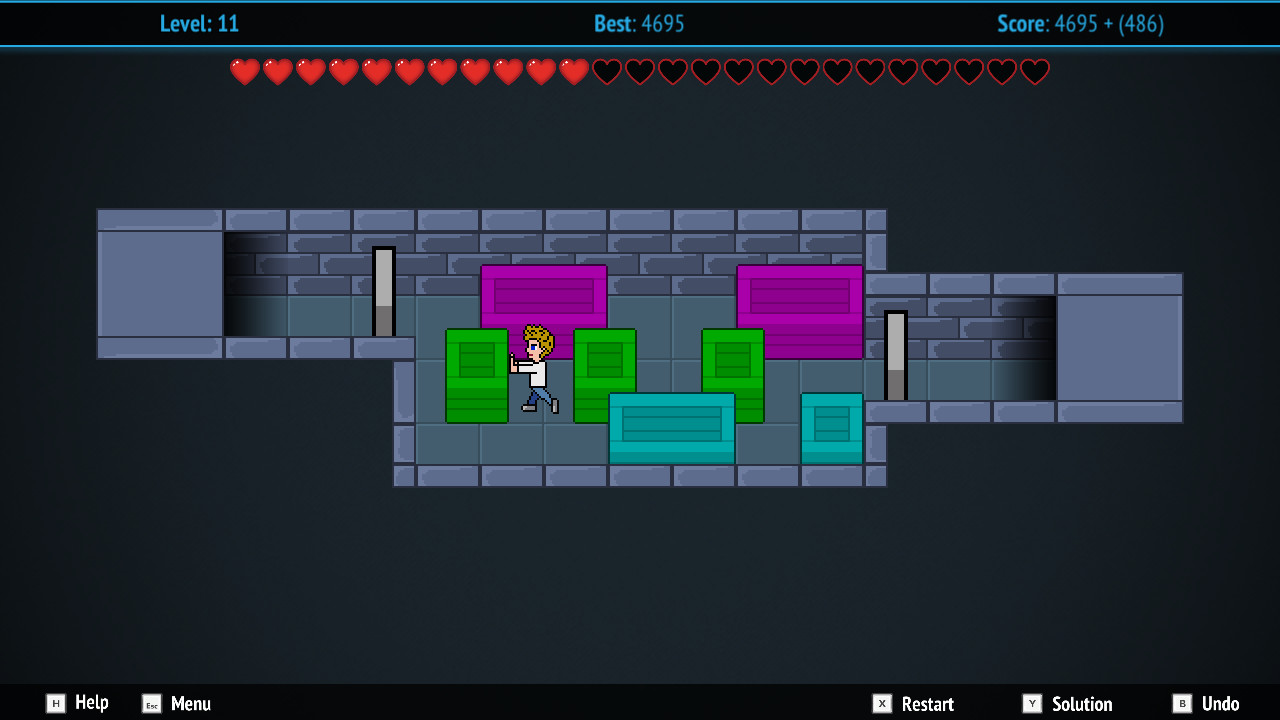Click the Y key icon beside Solution
The height and width of the screenshot is (720, 1280).
(x=1032, y=704)
